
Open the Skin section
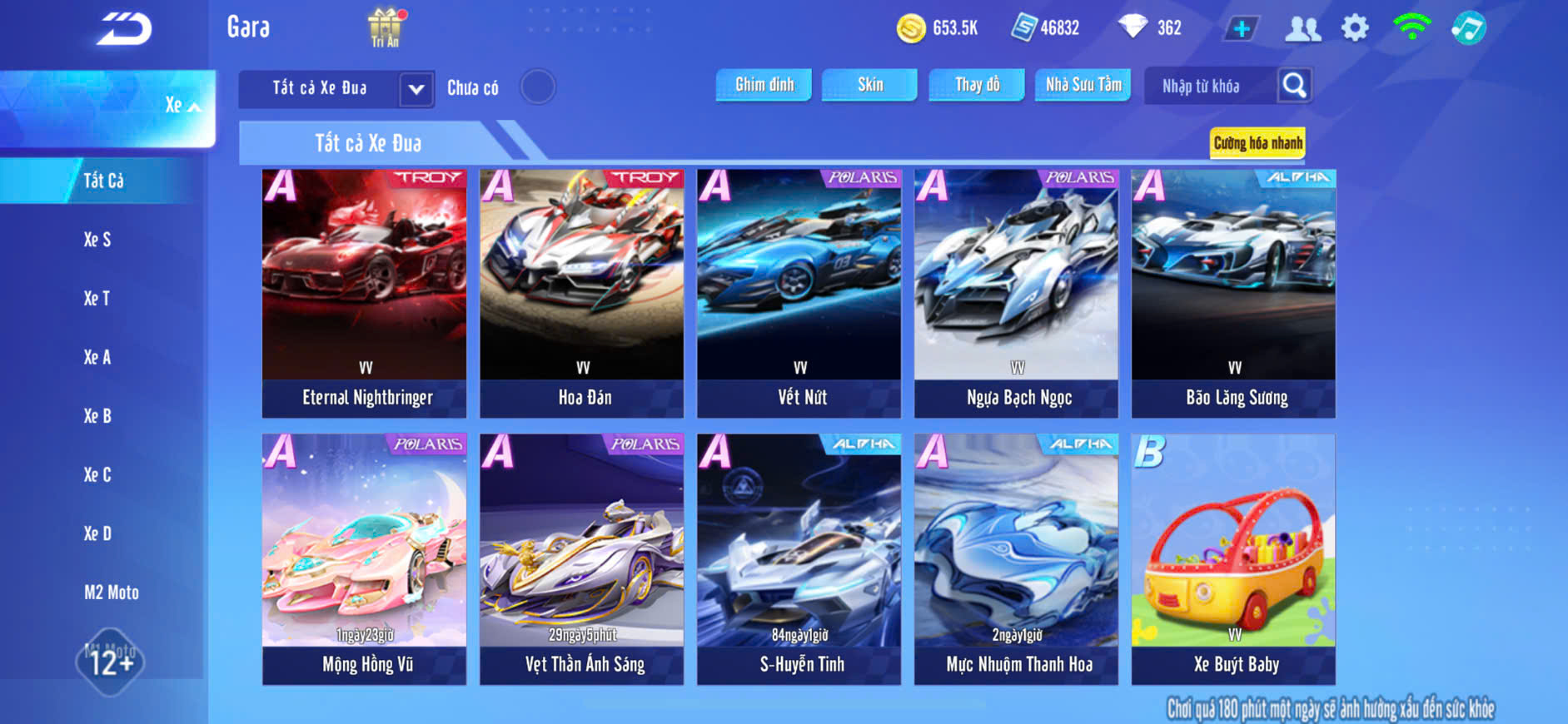[x=869, y=85]
